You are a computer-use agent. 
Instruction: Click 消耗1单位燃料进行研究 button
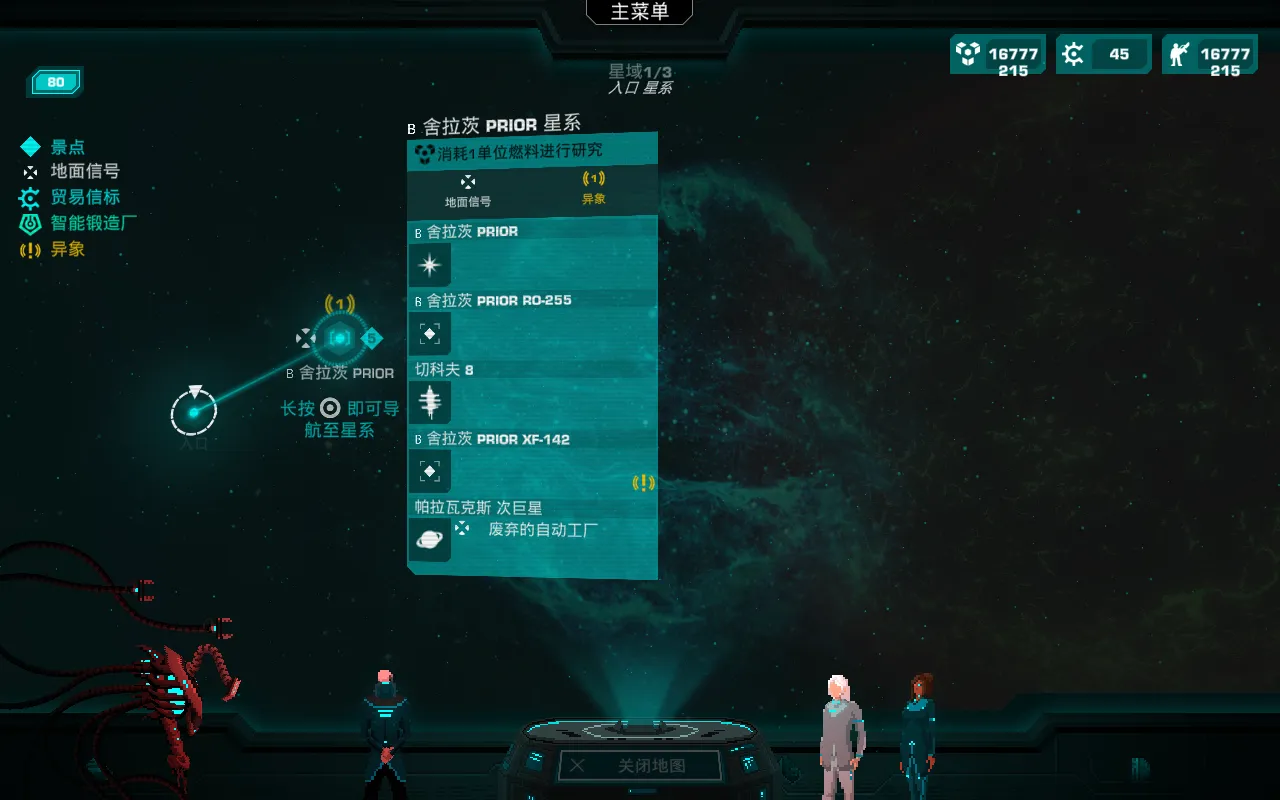[x=532, y=148]
